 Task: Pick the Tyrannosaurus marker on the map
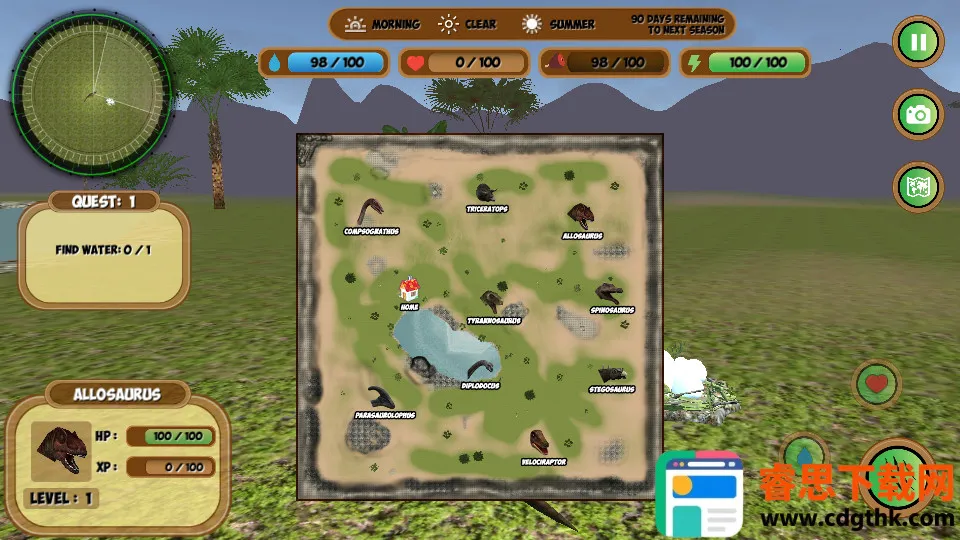(492, 302)
